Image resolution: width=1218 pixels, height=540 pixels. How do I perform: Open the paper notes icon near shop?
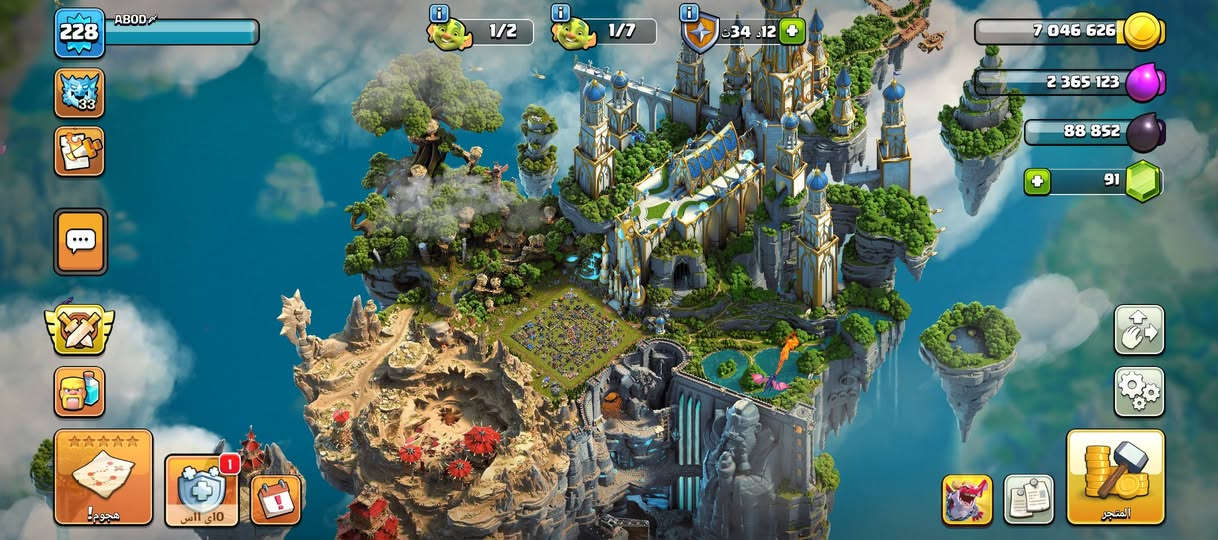click(1028, 499)
